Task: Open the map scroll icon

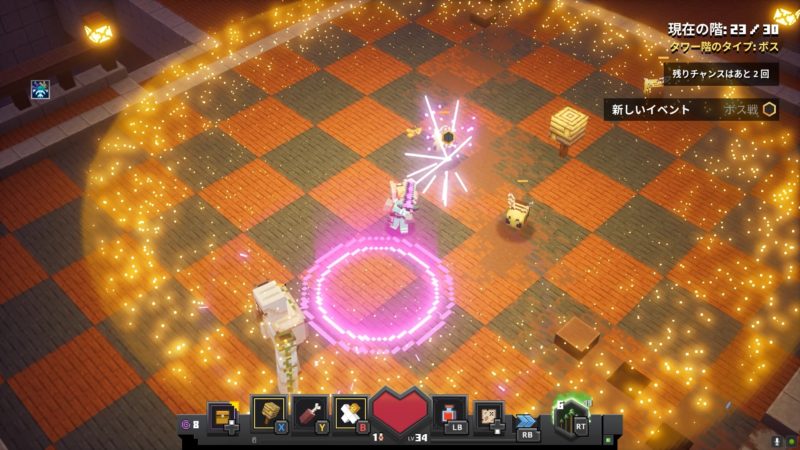Action: 489,413
